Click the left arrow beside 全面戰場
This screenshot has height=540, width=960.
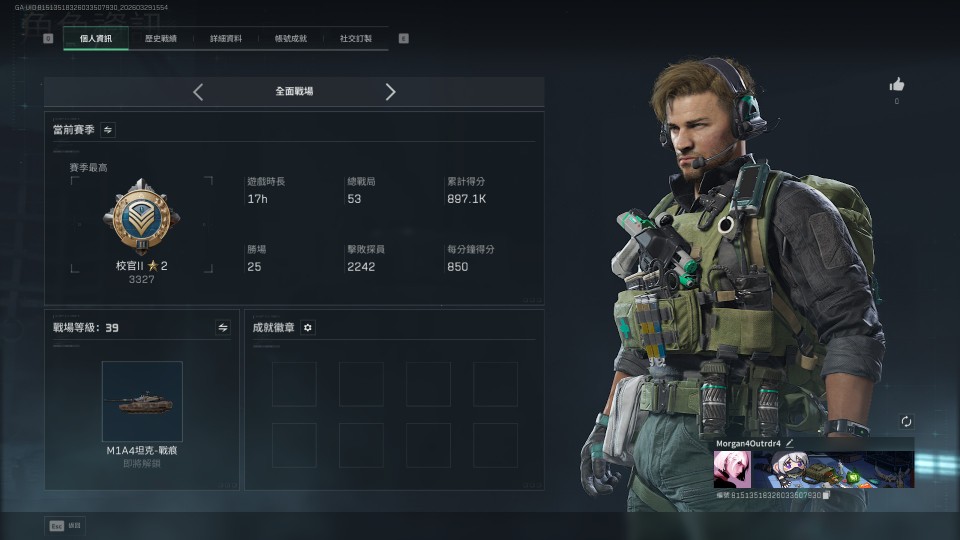click(198, 92)
